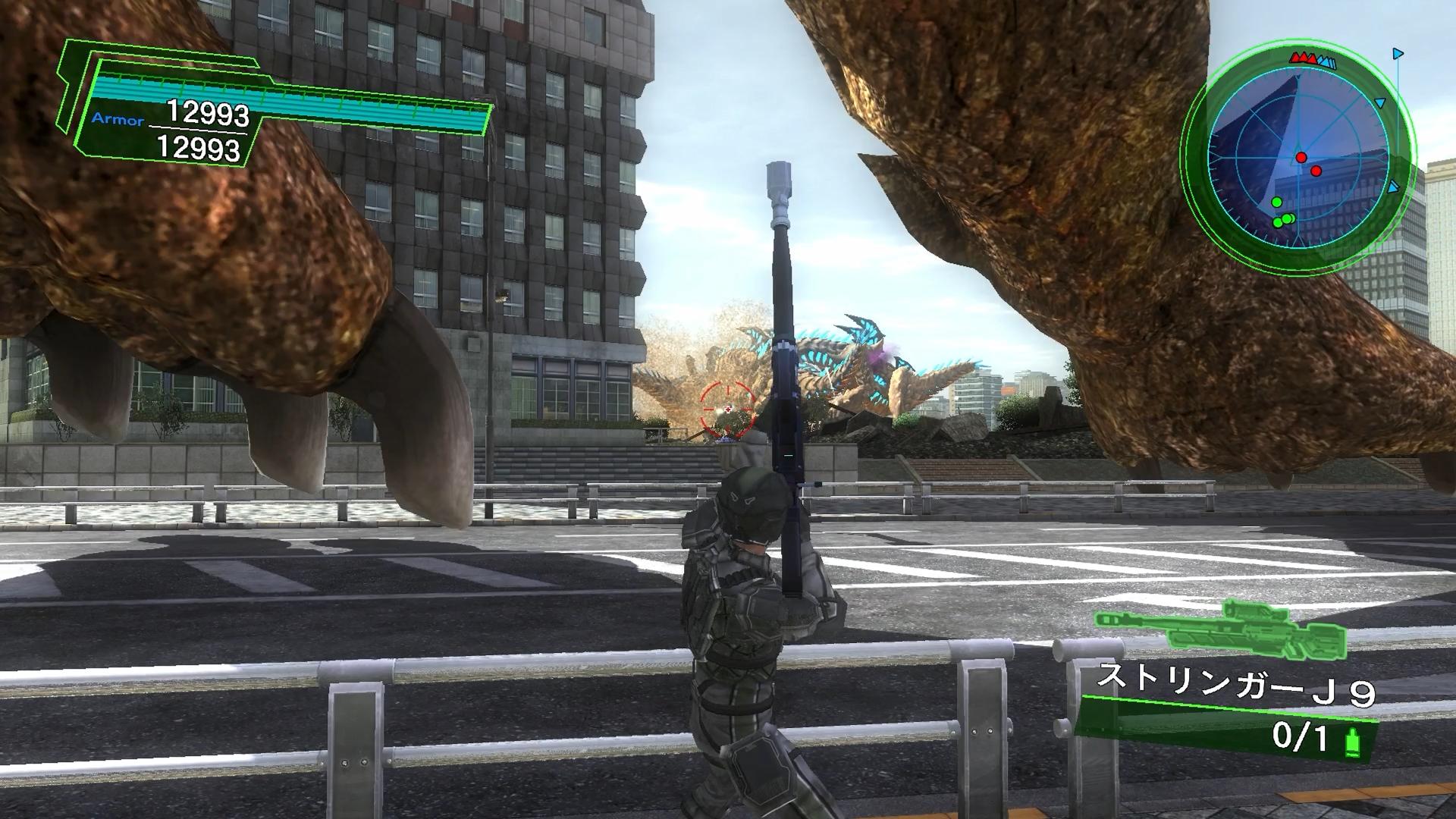Click the circular radar minimap

click(1298, 159)
